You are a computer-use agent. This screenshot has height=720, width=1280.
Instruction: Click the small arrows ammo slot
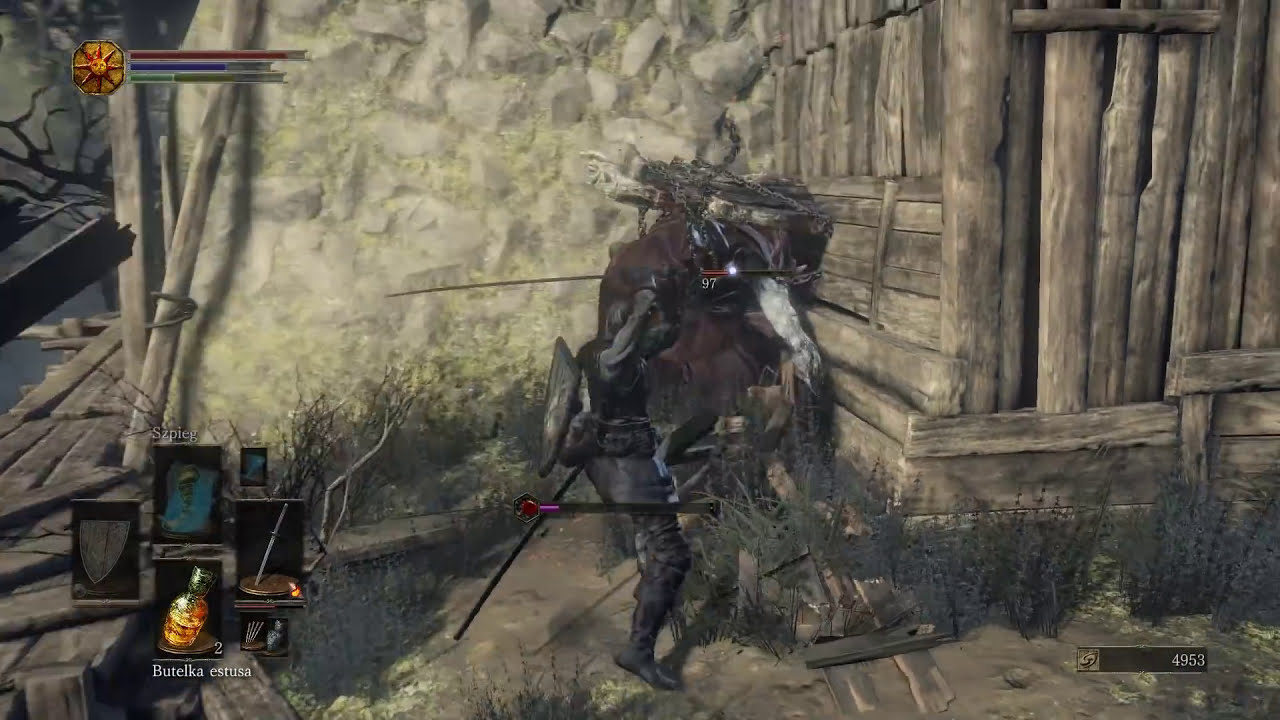coord(253,634)
